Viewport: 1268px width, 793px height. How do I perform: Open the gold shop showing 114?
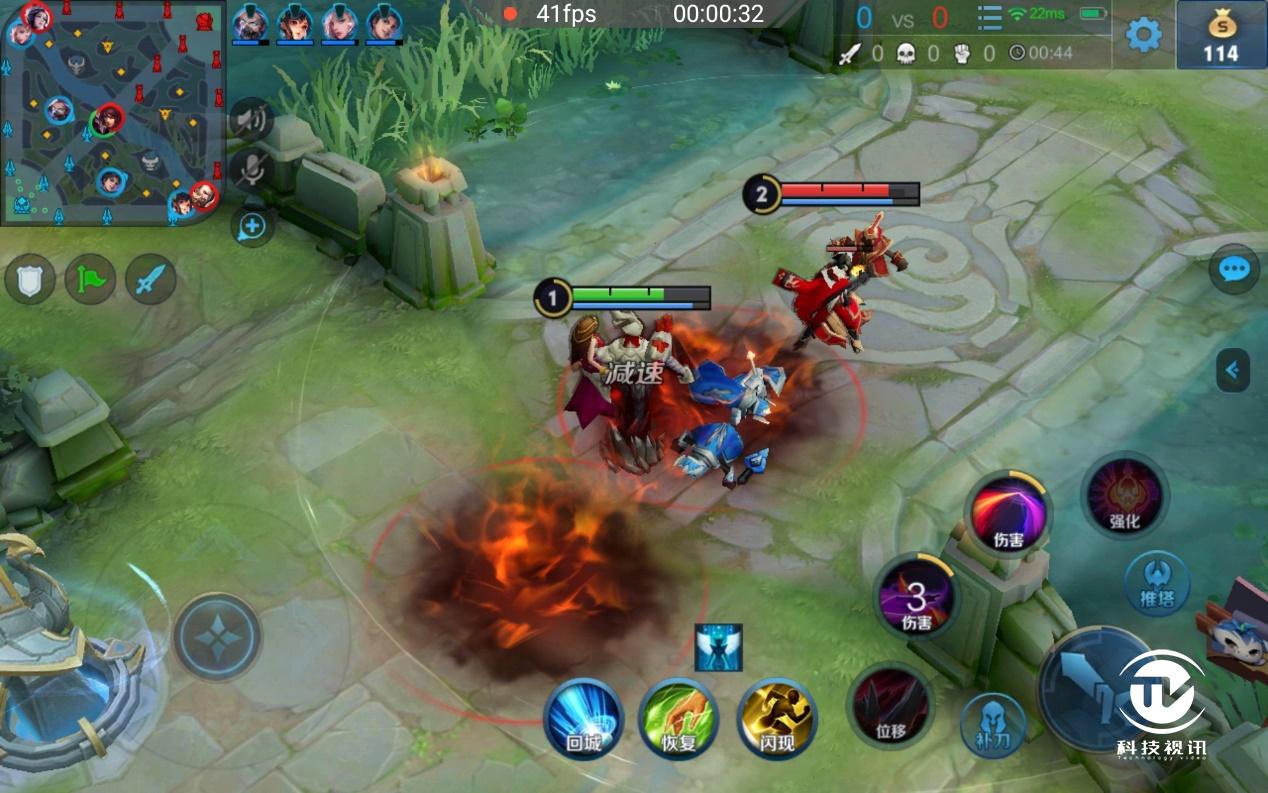[x=1221, y=35]
